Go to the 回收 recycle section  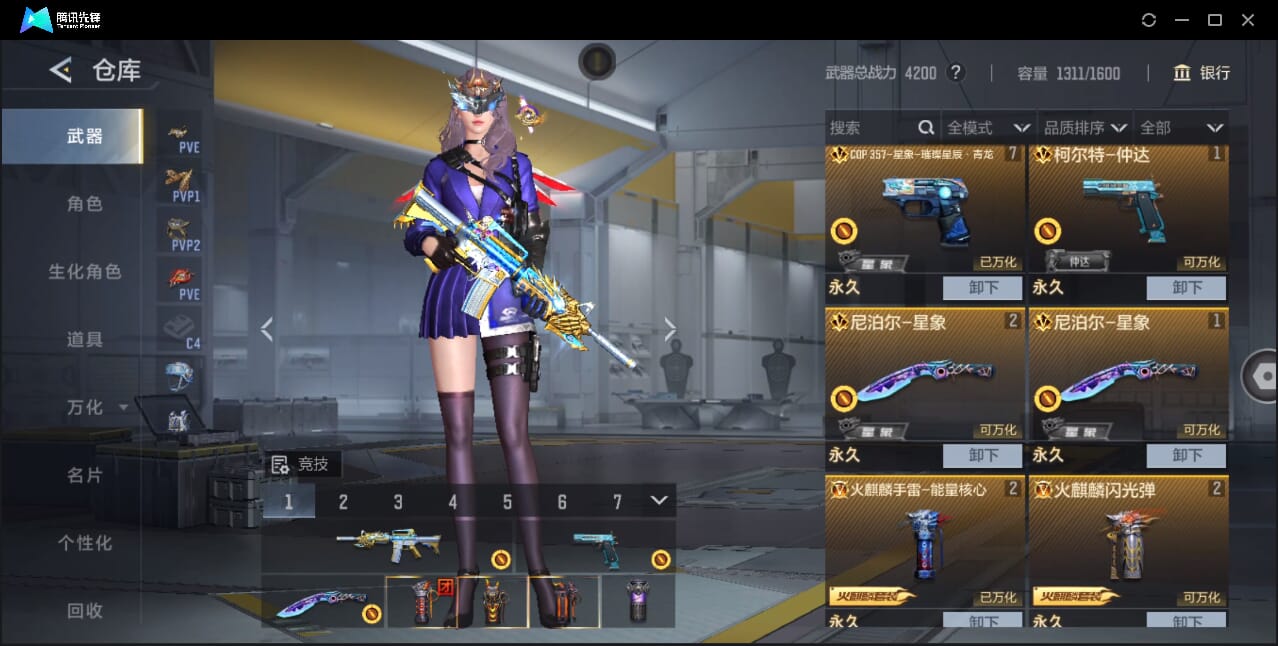click(x=85, y=610)
